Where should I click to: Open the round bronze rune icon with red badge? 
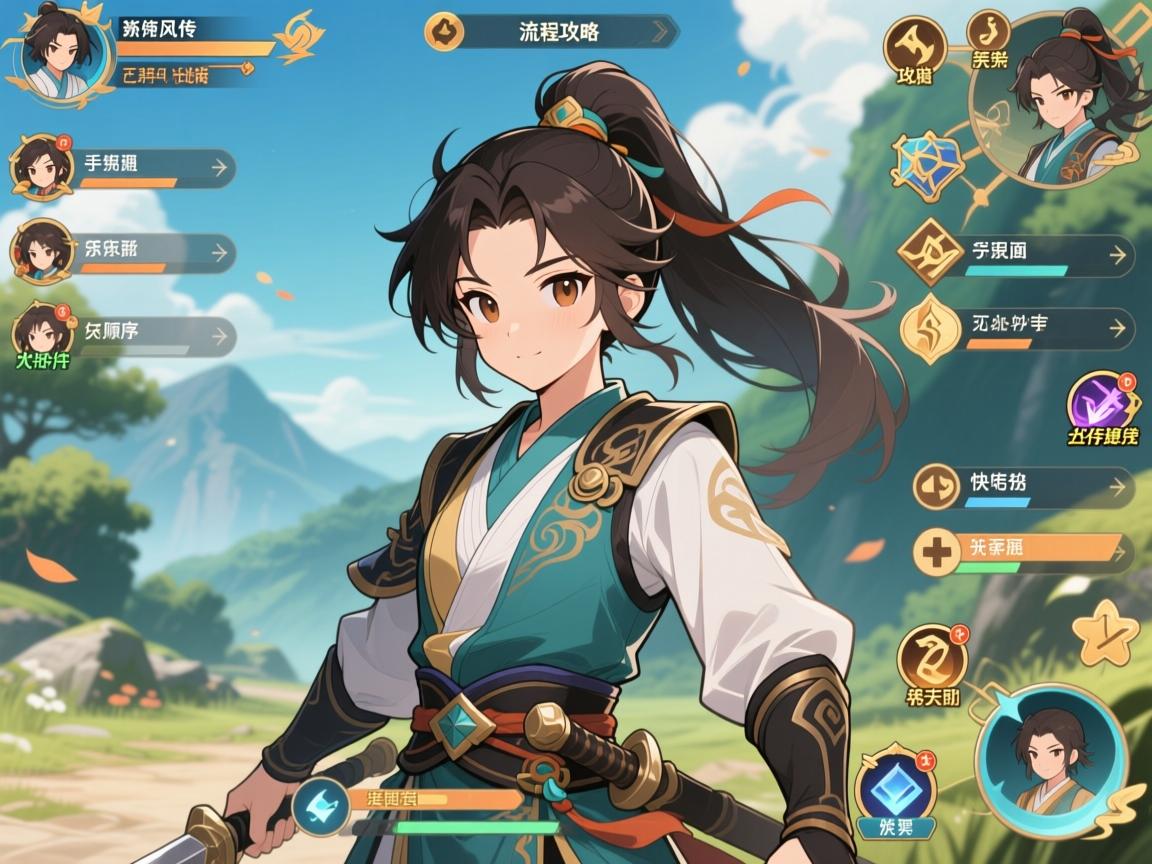coord(932,657)
